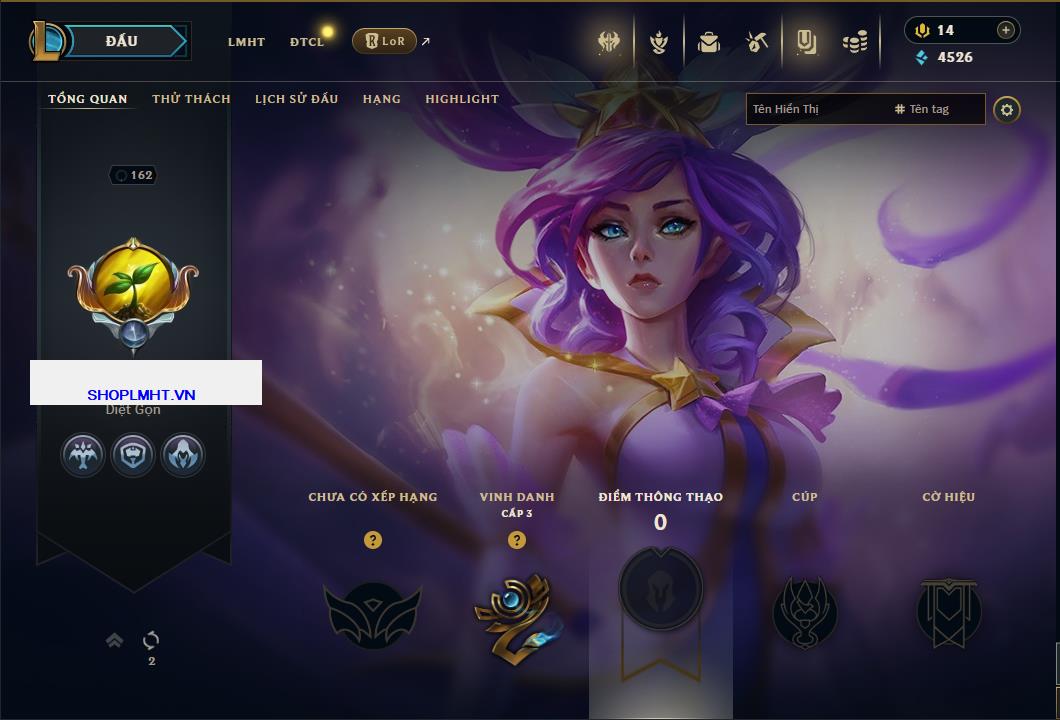Open the coin stack store icon
The image size is (1060, 720).
(854, 42)
